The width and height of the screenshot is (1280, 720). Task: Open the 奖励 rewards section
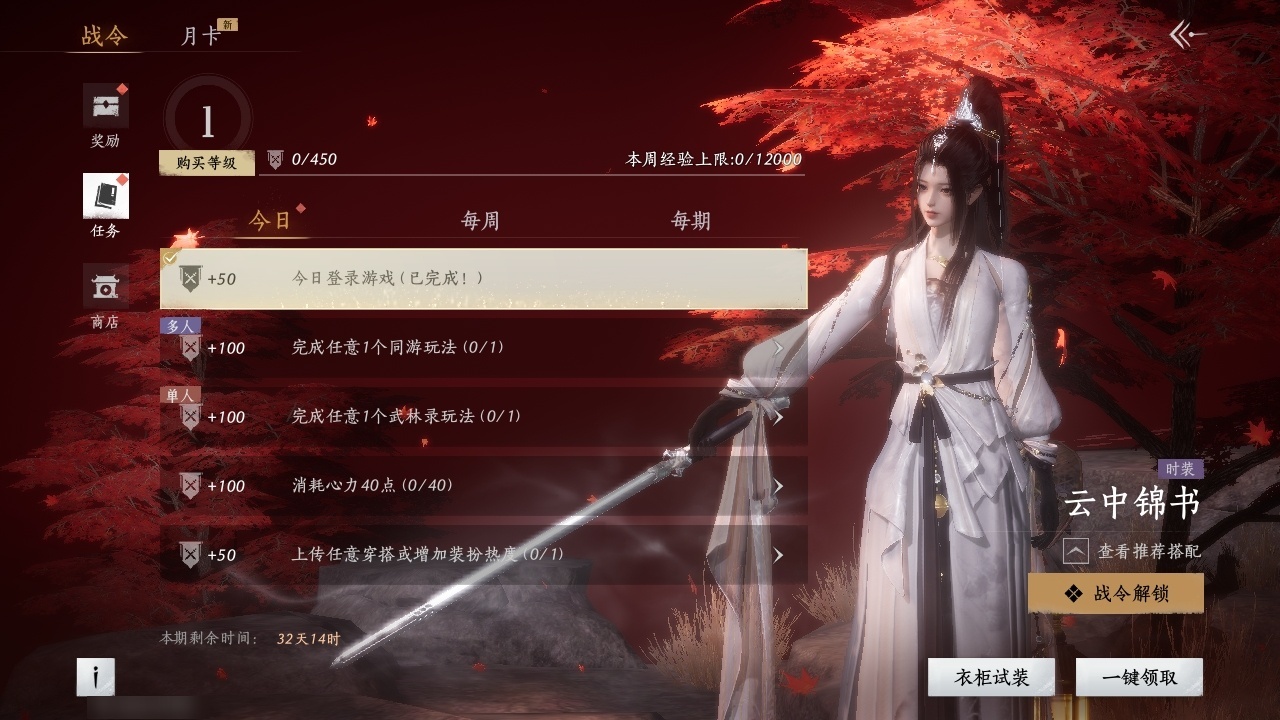pos(105,116)
